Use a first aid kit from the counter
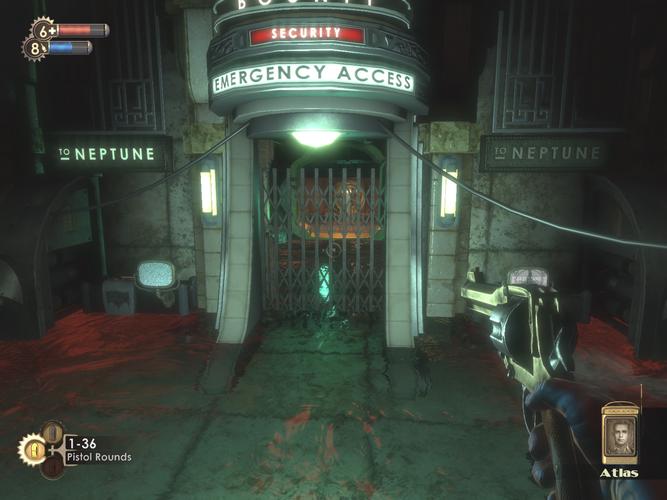 [x=41, y=29]
